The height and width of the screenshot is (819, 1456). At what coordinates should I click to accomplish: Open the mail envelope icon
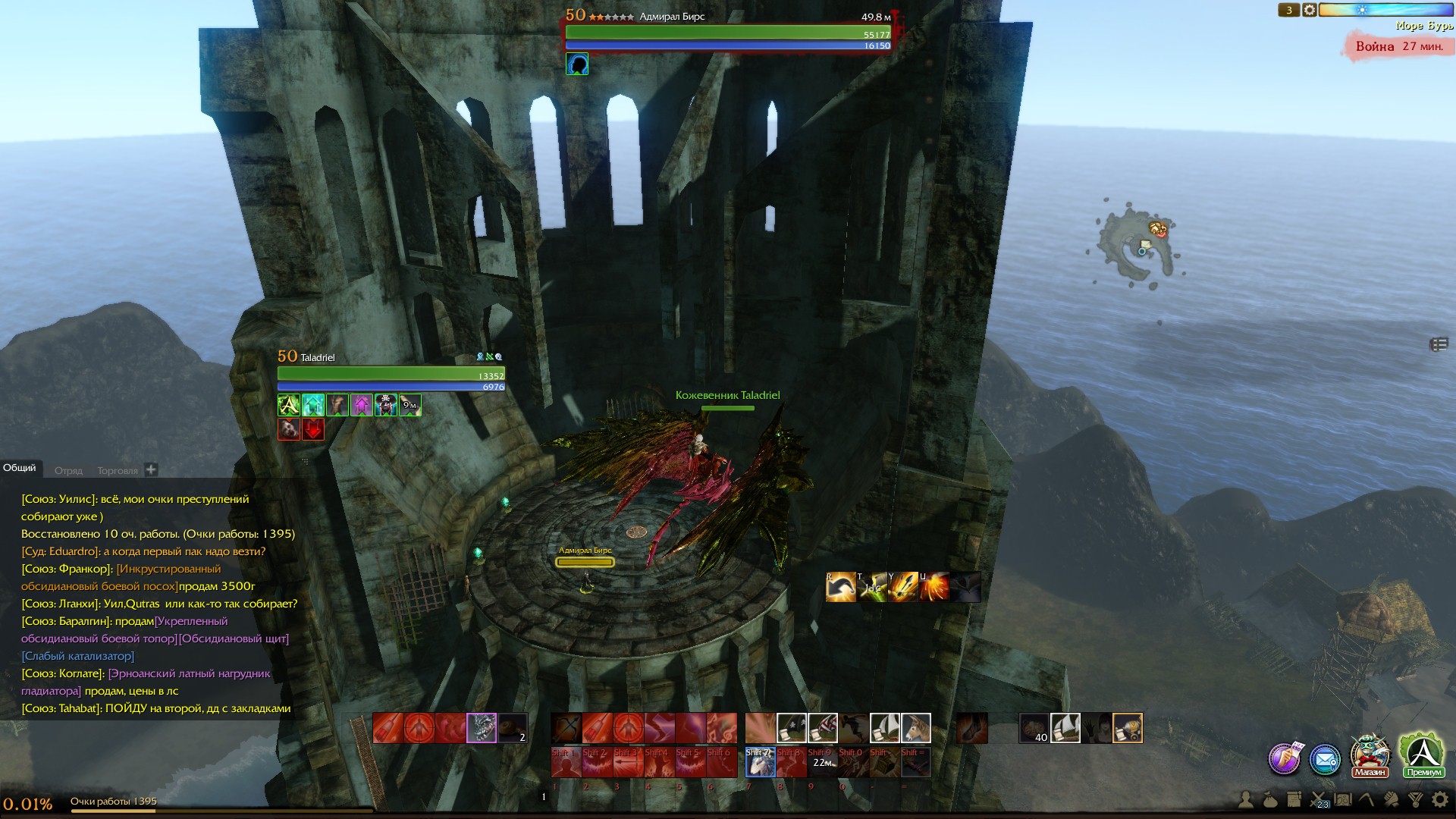tap(1325, 758)
